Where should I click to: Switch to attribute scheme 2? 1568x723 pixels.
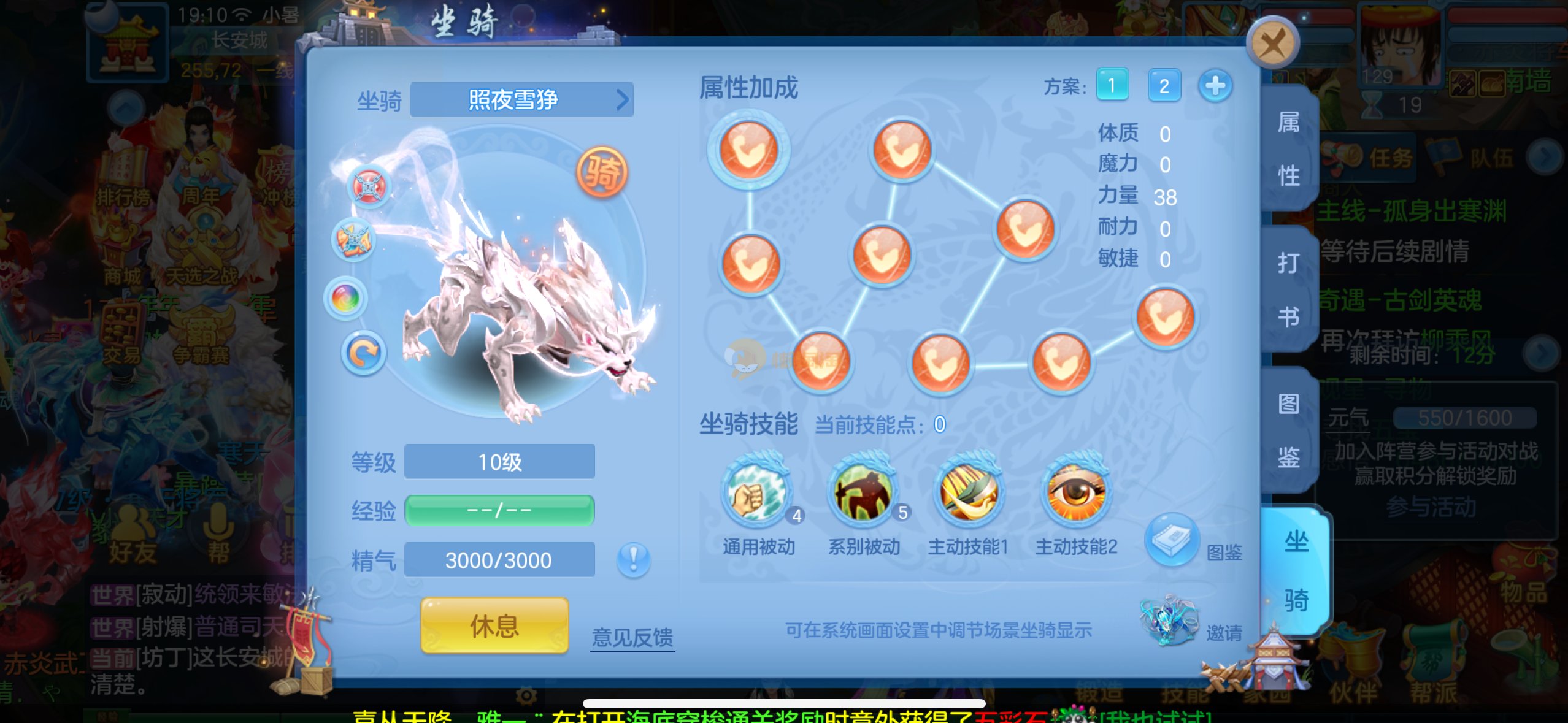1164,85
